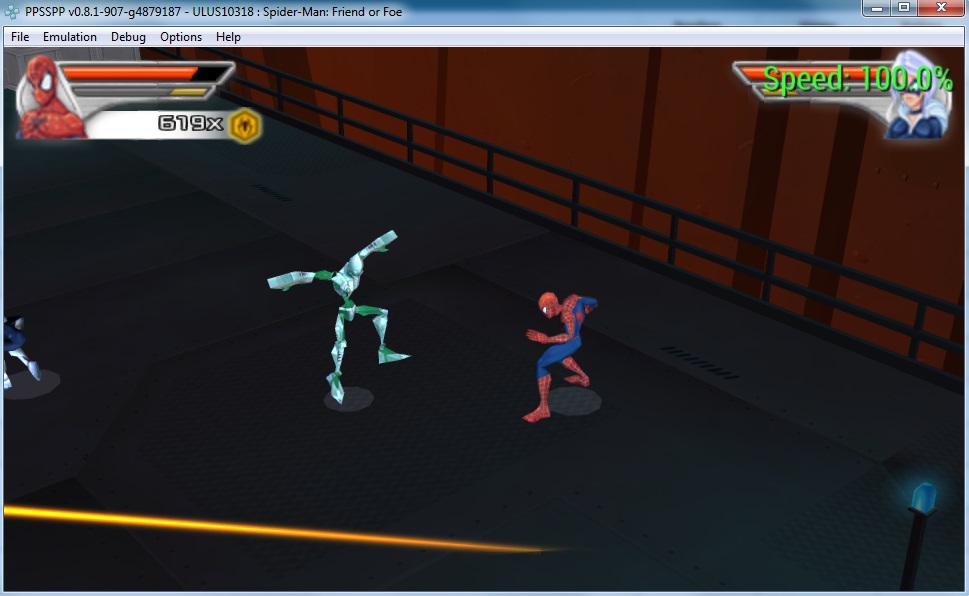Open the Debug menu
The width and height of the screenshot is (969, 596).
[128, 37]
